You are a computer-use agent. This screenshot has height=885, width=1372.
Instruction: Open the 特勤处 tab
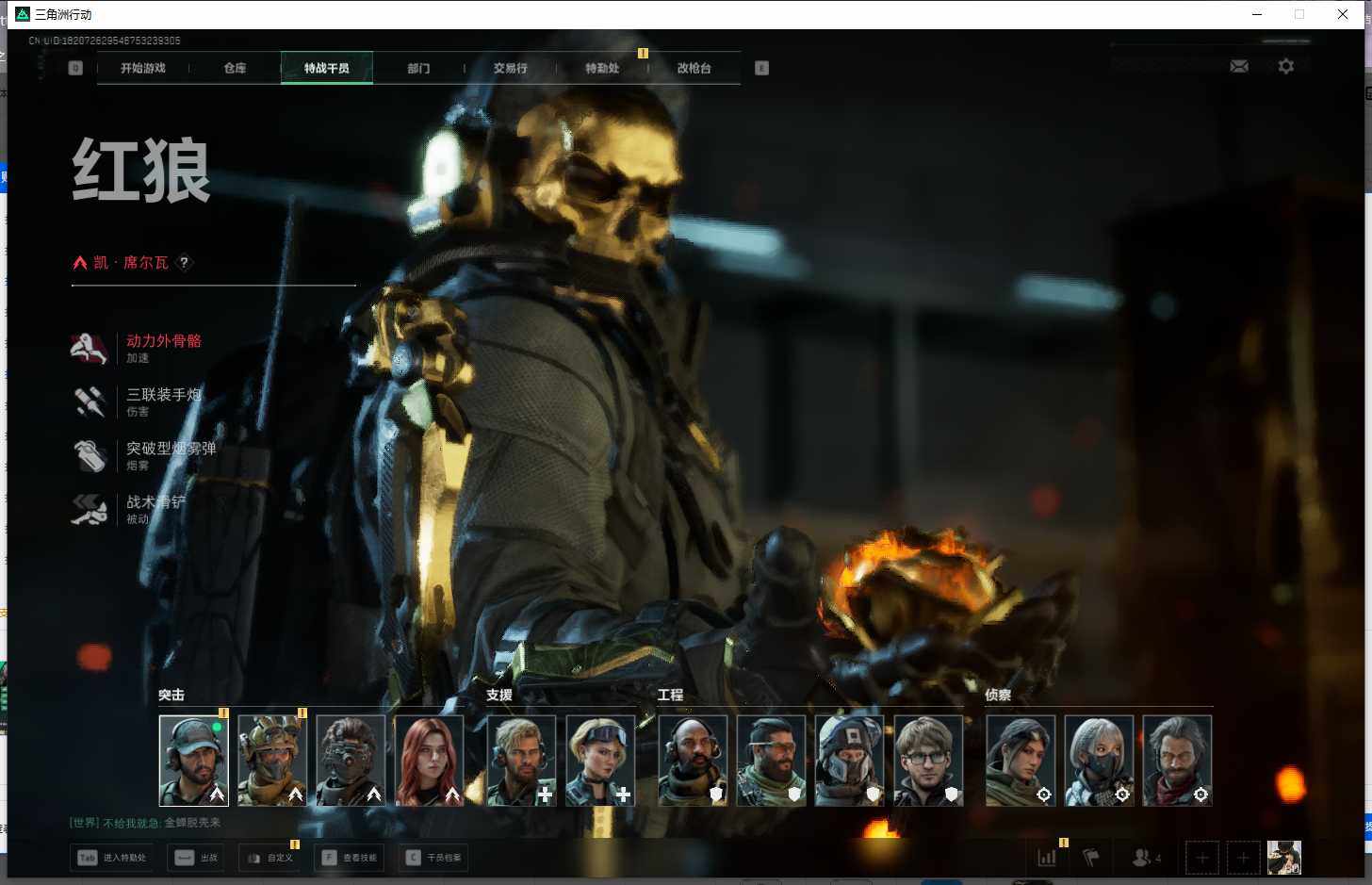[602, 68]
